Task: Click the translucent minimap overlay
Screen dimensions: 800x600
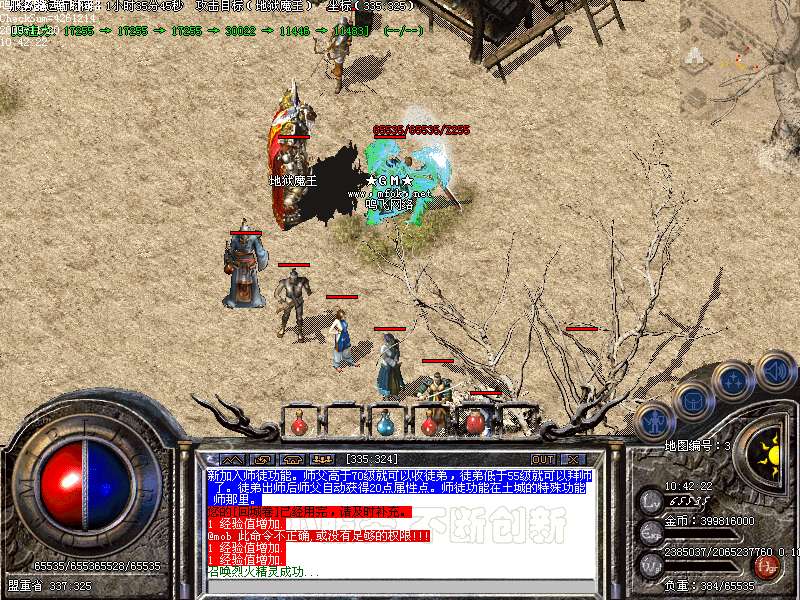Action: coord(741,62)
